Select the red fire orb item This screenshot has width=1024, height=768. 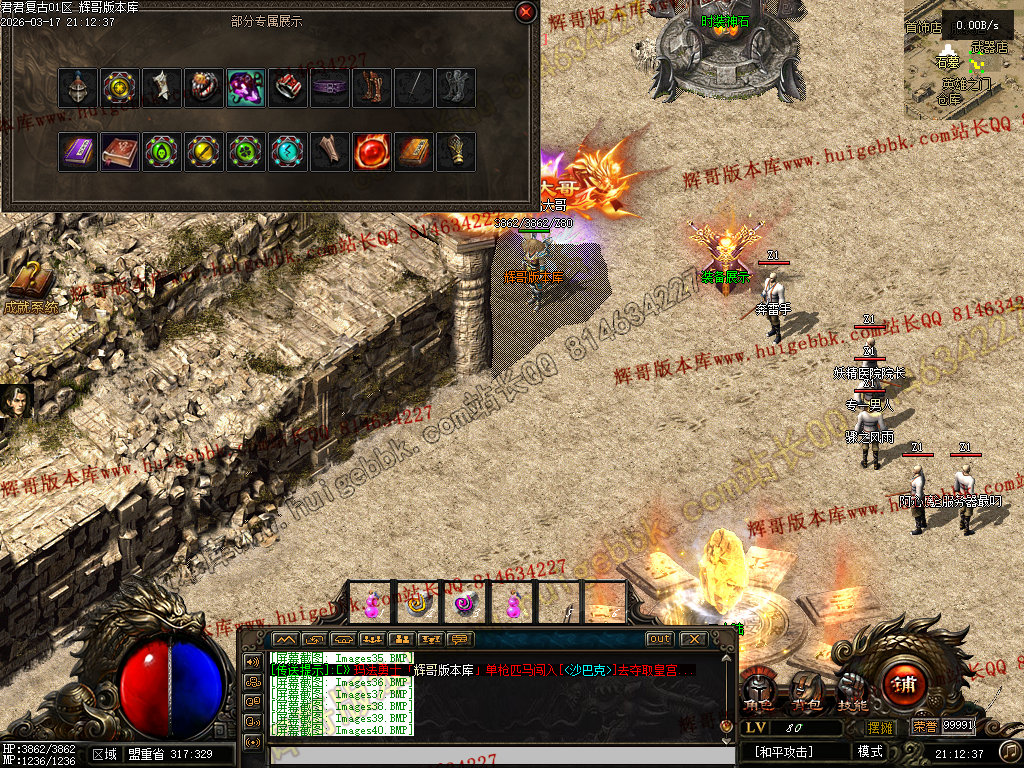point(371,152)
